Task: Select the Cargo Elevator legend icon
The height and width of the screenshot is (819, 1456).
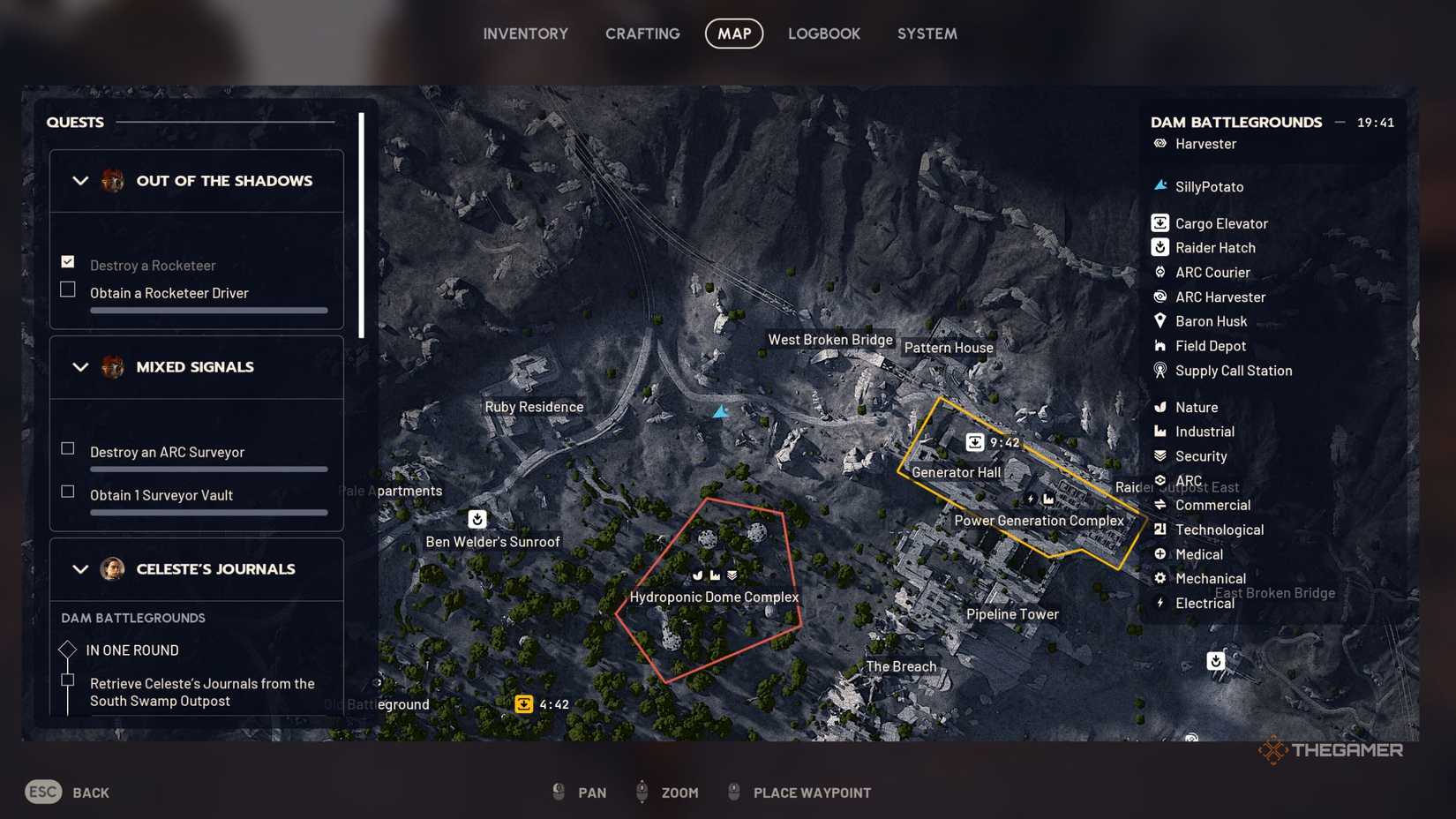Action: pyautogui.click(x=1159, y=223)
